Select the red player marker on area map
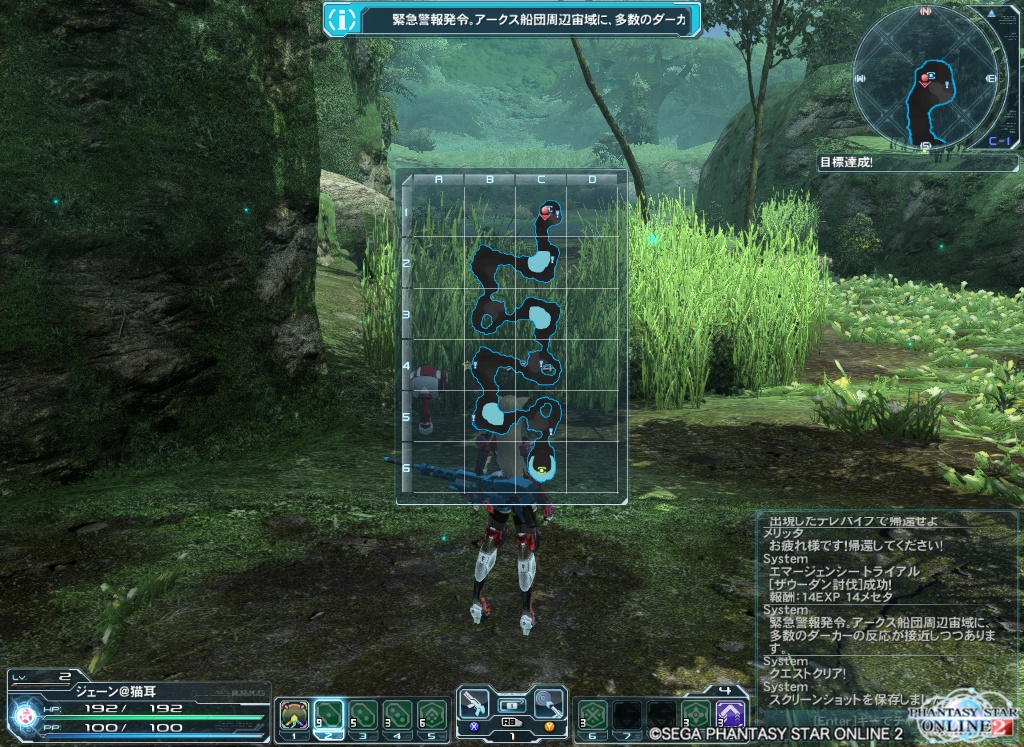The height and width of the screenshot is (747, 1024). point(546,211)
